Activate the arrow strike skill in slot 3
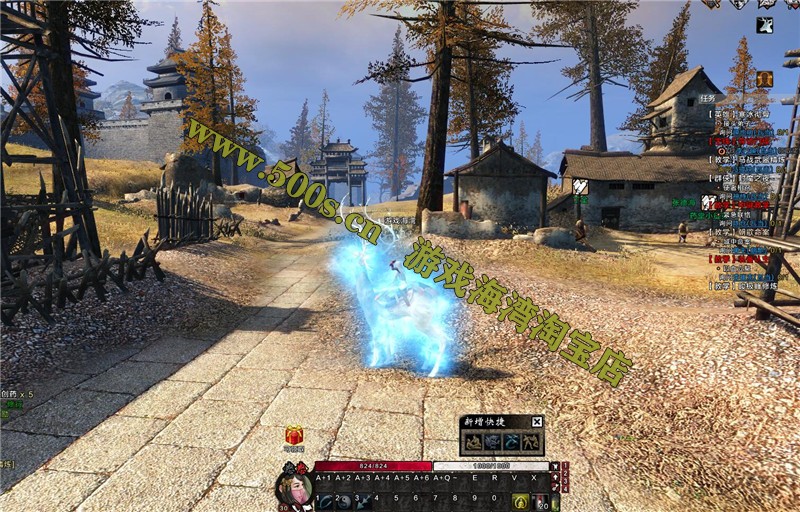Image resolution: width=800 pixels, height=512 pixels. (362, 501)
